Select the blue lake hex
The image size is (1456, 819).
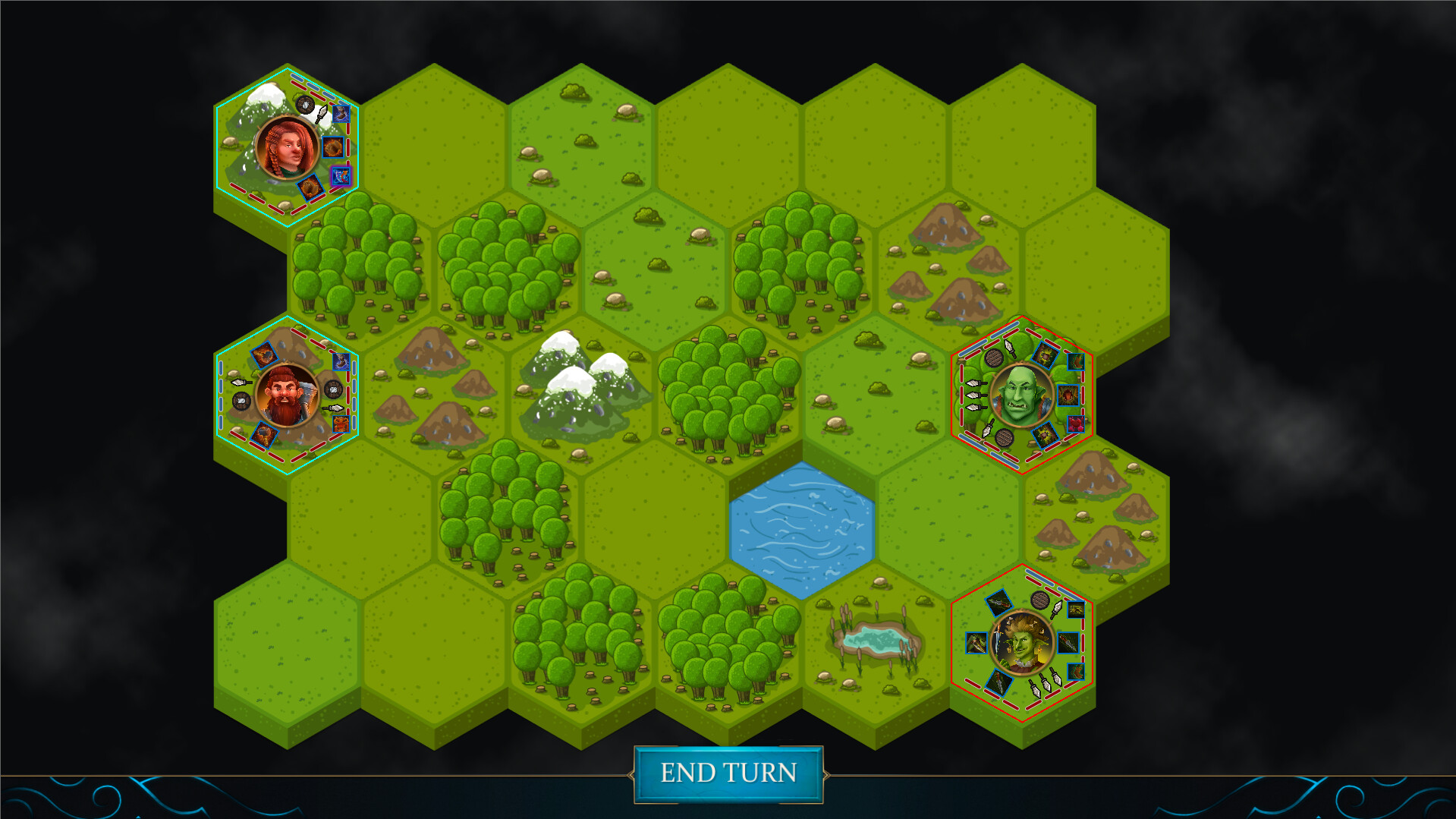tap(802, 525)
